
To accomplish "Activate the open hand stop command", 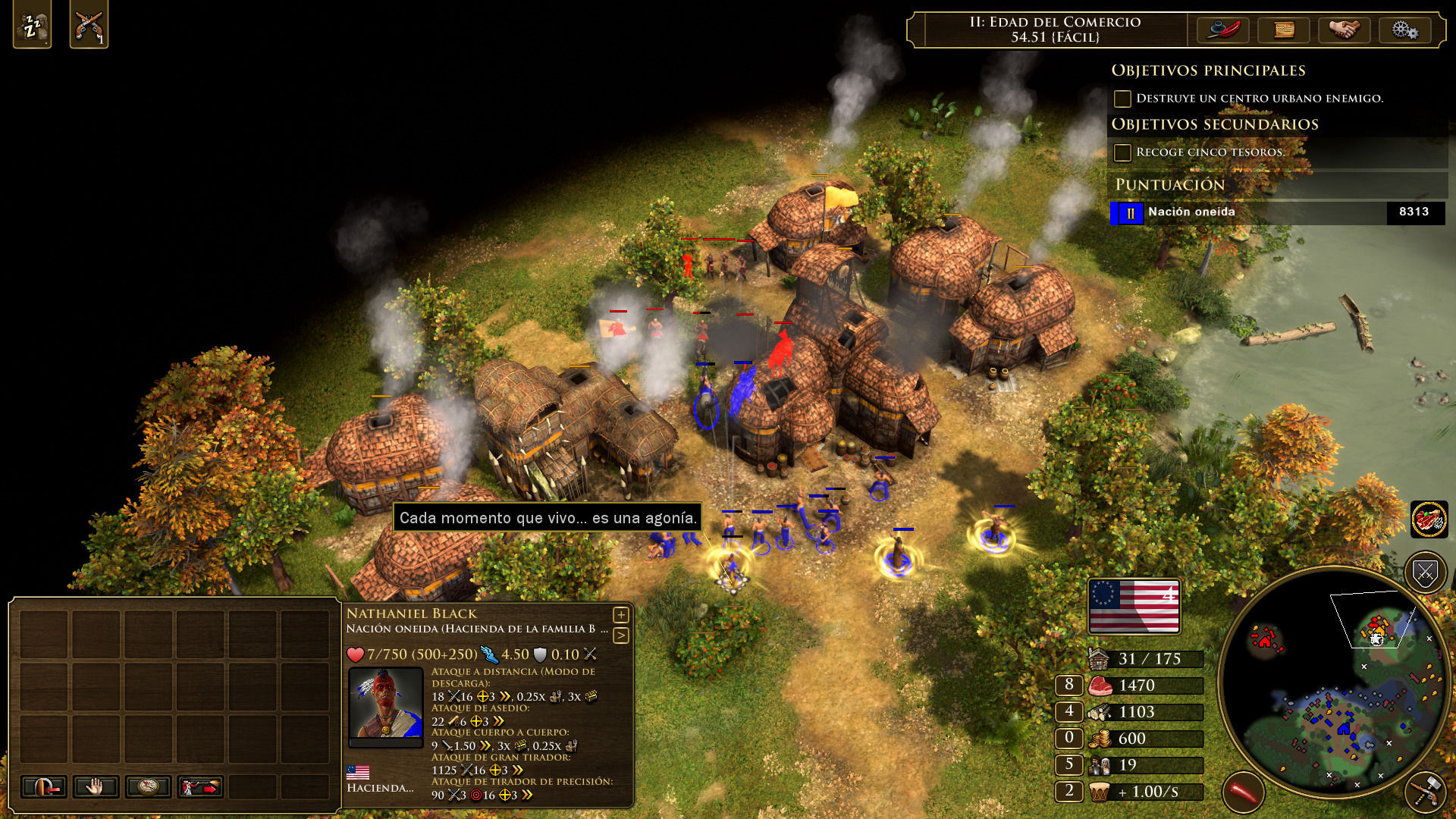I will pos(96,787).
